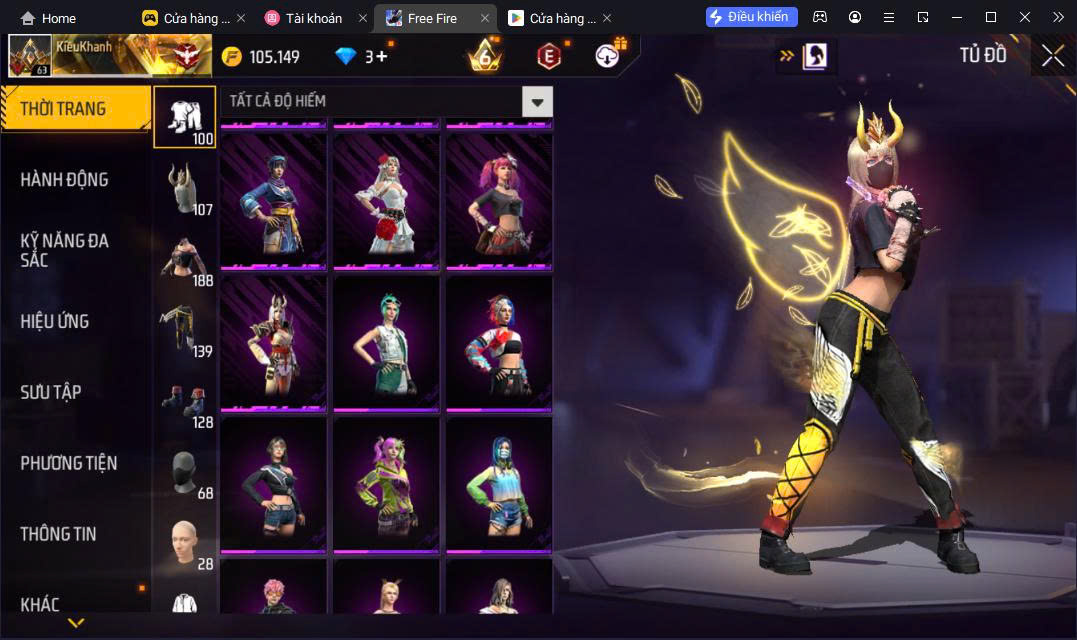The height and width of the screenshot is (640, 1077).
Task: Open the Tất Cả Độ Hiếm rarity dropdown
Action: tap(538, 101)
